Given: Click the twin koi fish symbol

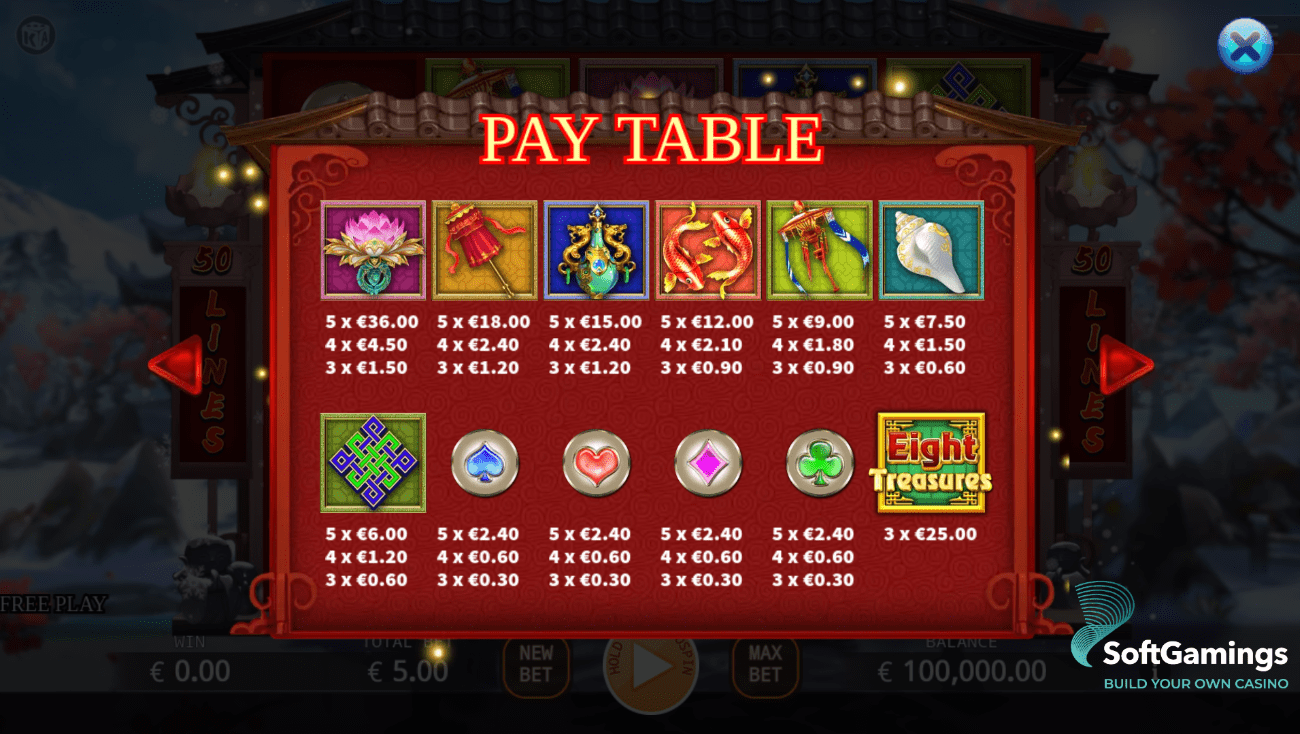Looking at the screenshot, I should pos(707,250).
